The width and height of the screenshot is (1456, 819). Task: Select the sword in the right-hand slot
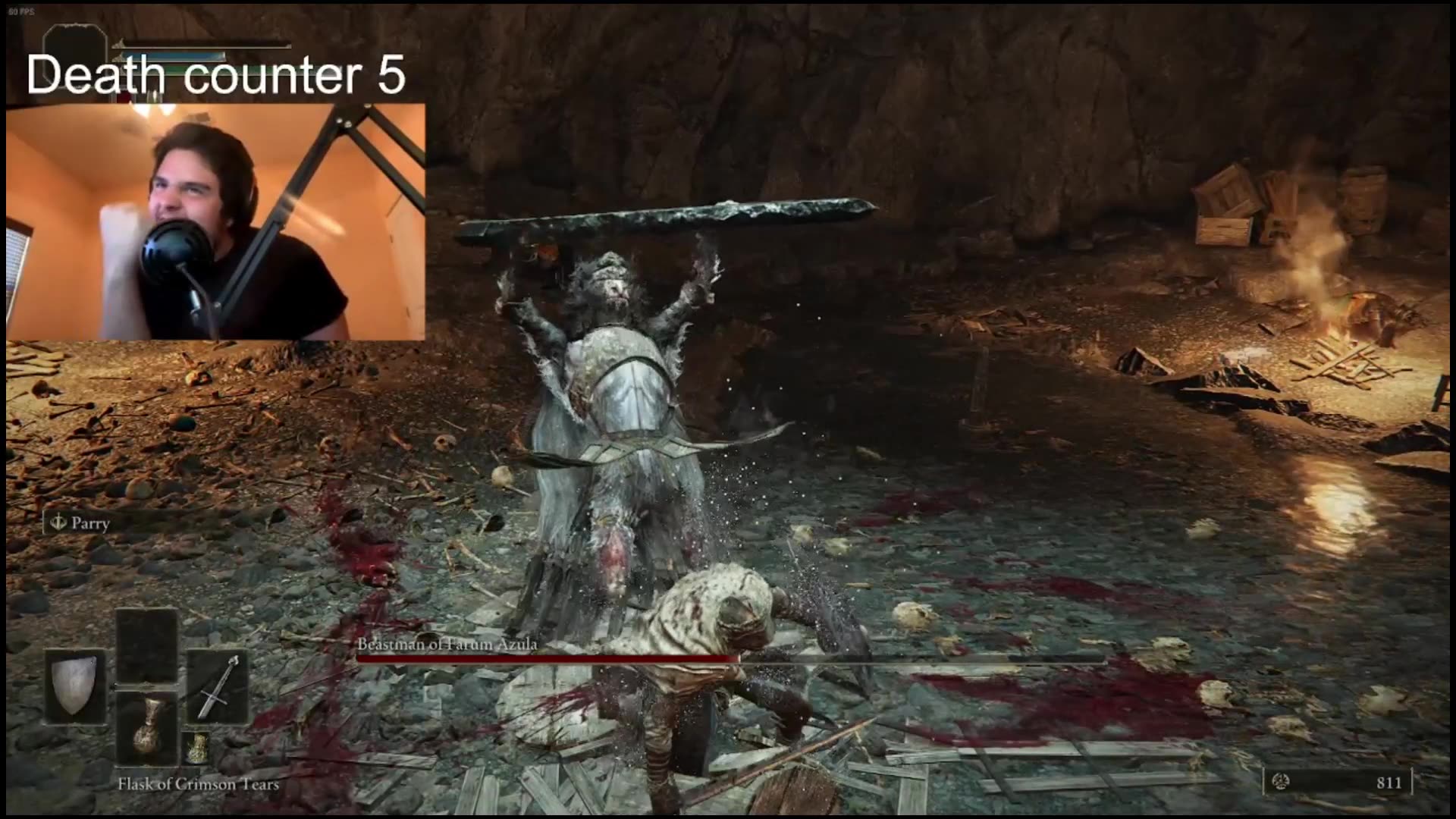click(218, 687)
